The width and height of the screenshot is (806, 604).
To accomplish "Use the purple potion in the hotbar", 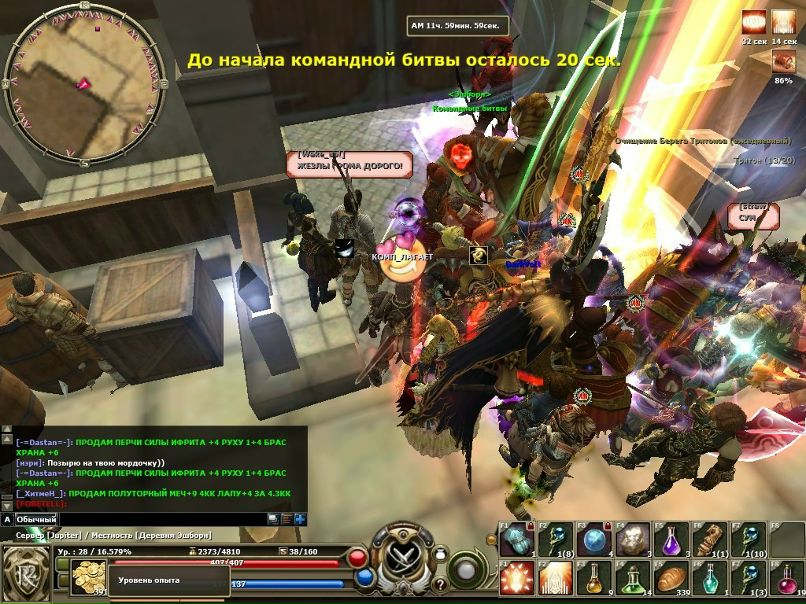I will pos(670,540).
